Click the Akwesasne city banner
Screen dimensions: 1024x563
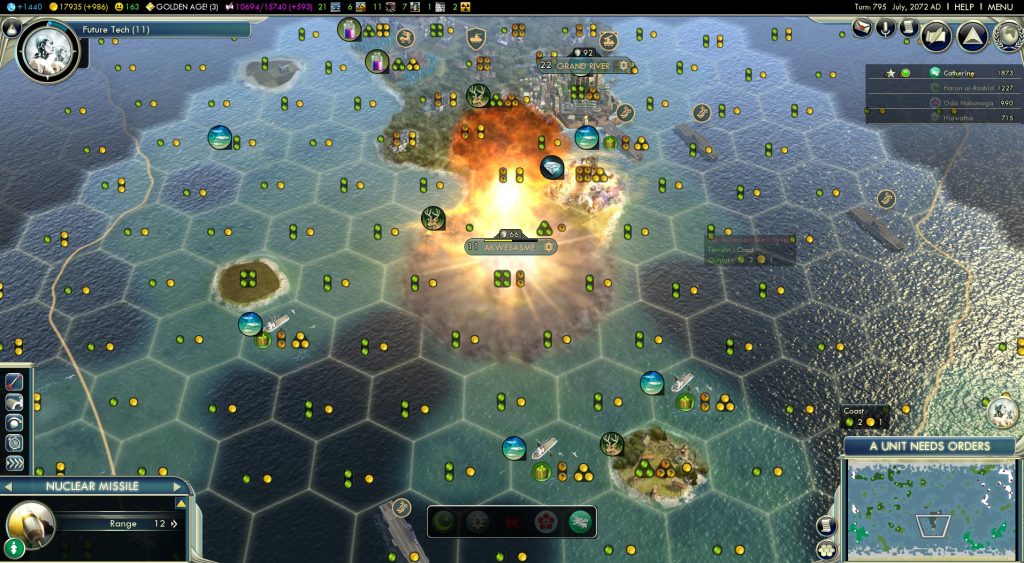[x=509, y=246]
